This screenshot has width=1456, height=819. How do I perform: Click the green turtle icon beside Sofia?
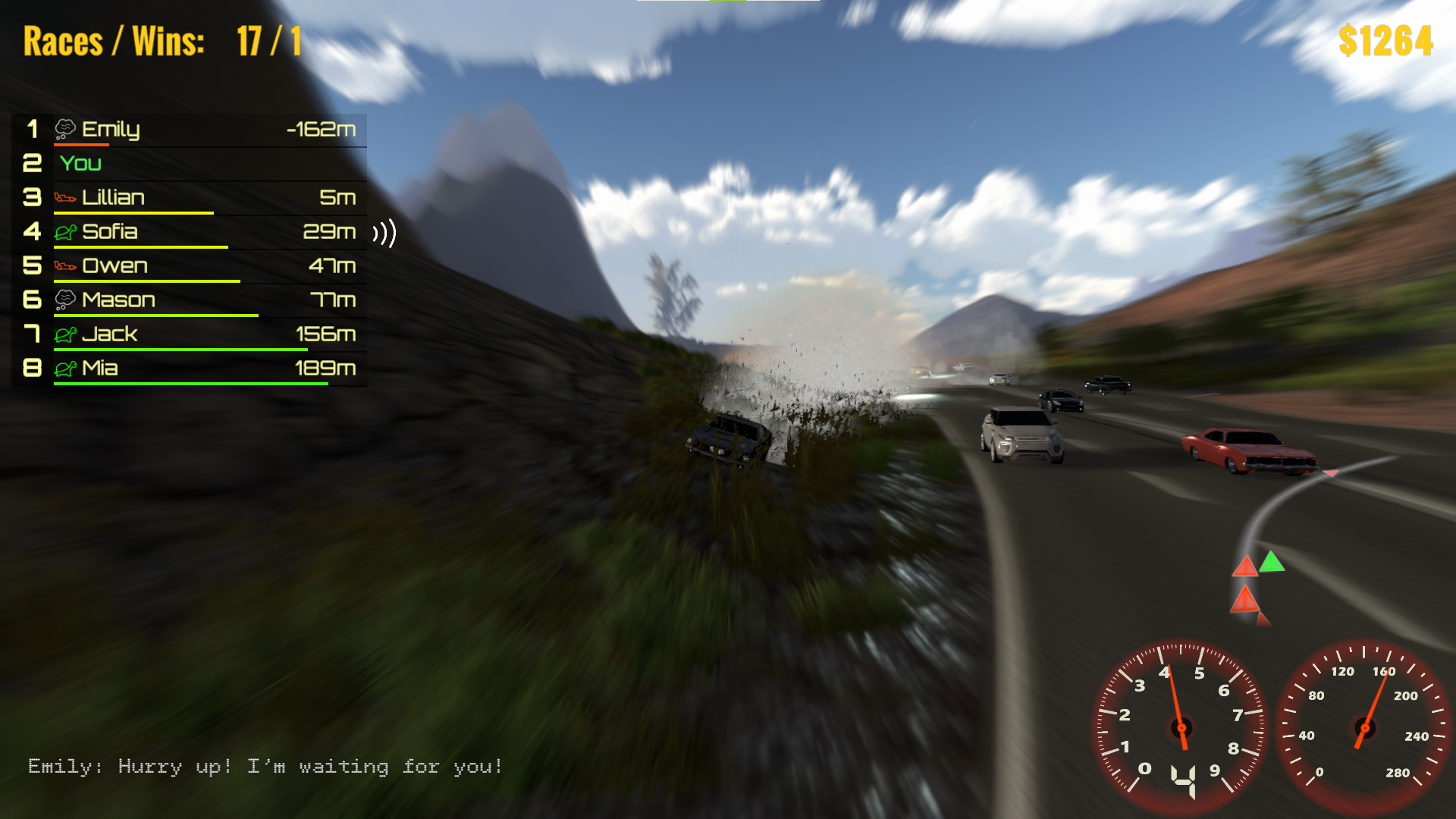66,232
